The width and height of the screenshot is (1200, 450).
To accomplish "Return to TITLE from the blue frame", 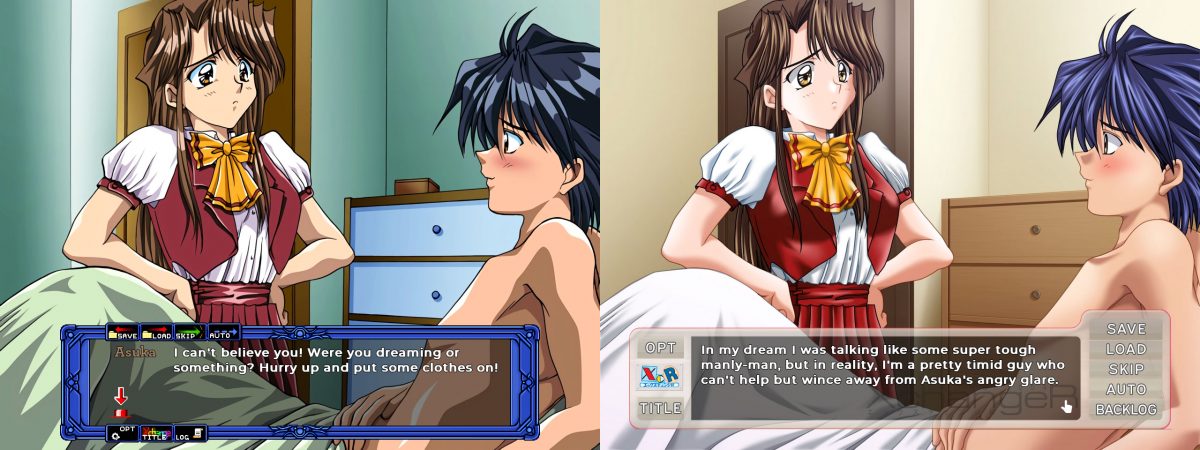I will (155, 433).
